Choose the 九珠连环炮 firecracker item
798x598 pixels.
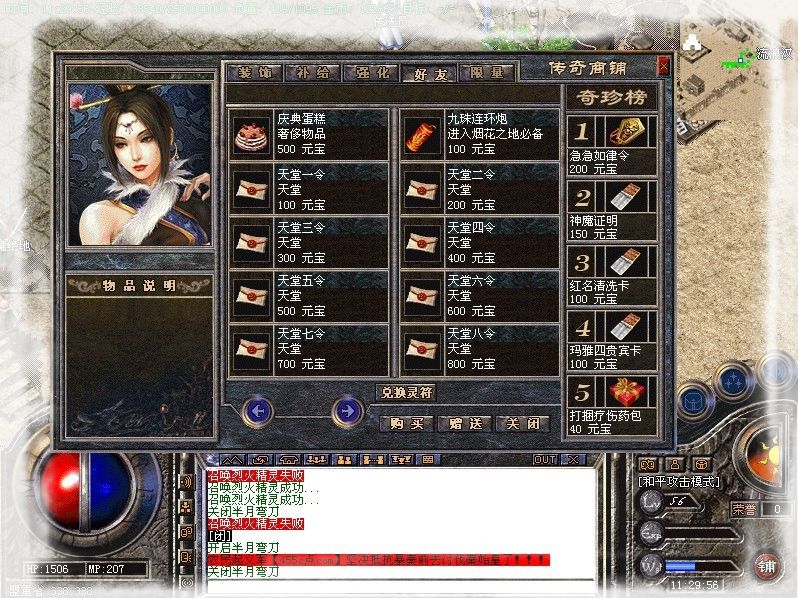coord(479,133)
